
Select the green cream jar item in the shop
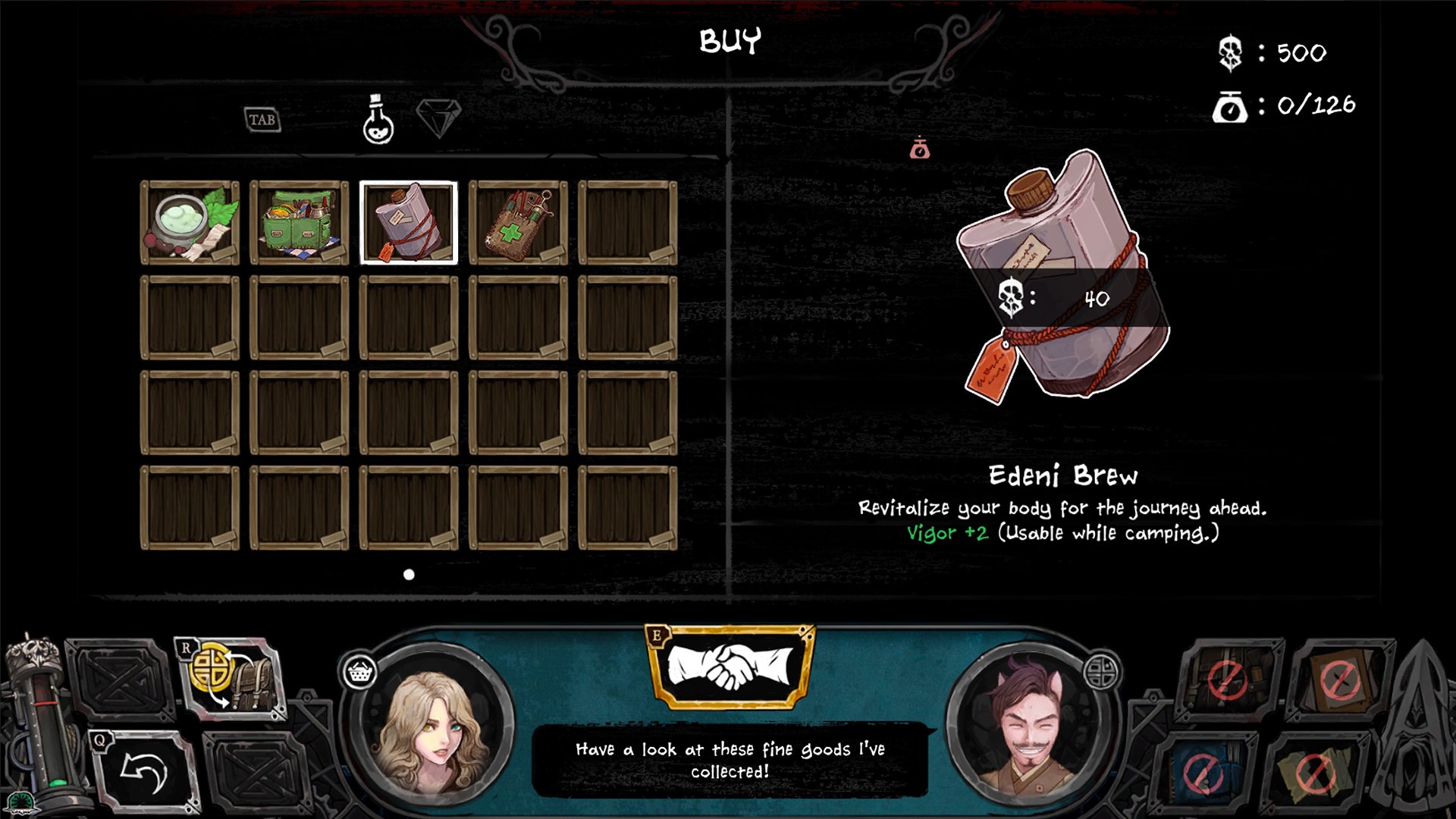191,221
